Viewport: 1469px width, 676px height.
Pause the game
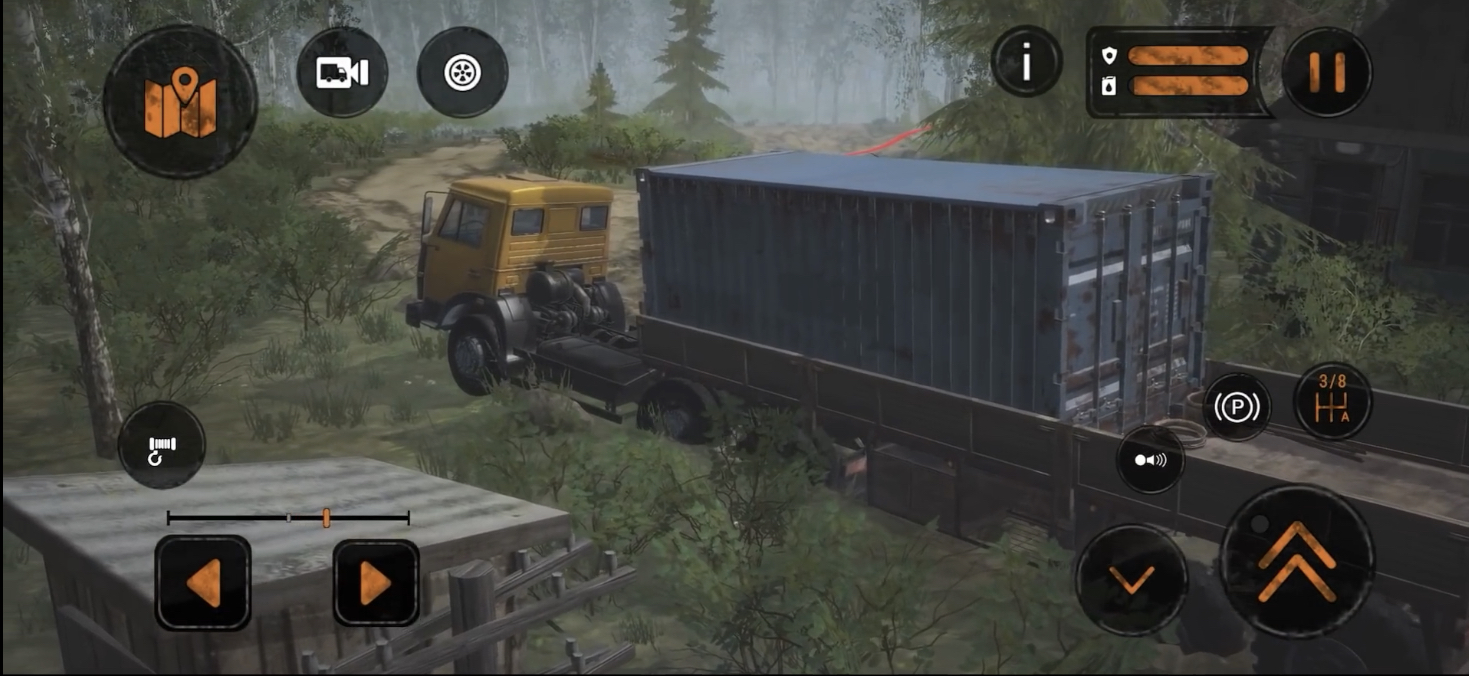(1326, 72)
